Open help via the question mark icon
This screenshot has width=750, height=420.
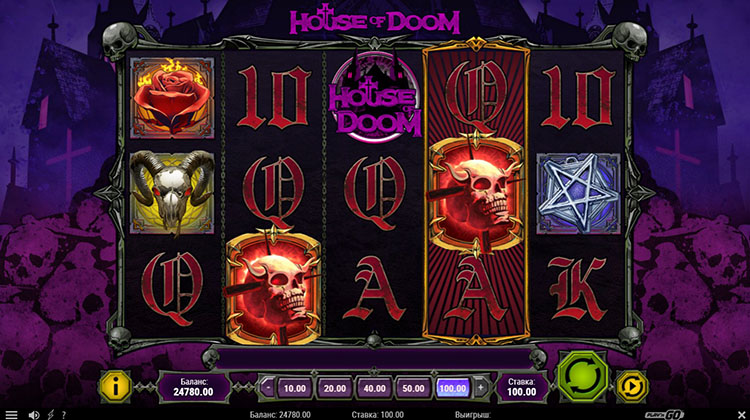[63, 413]
